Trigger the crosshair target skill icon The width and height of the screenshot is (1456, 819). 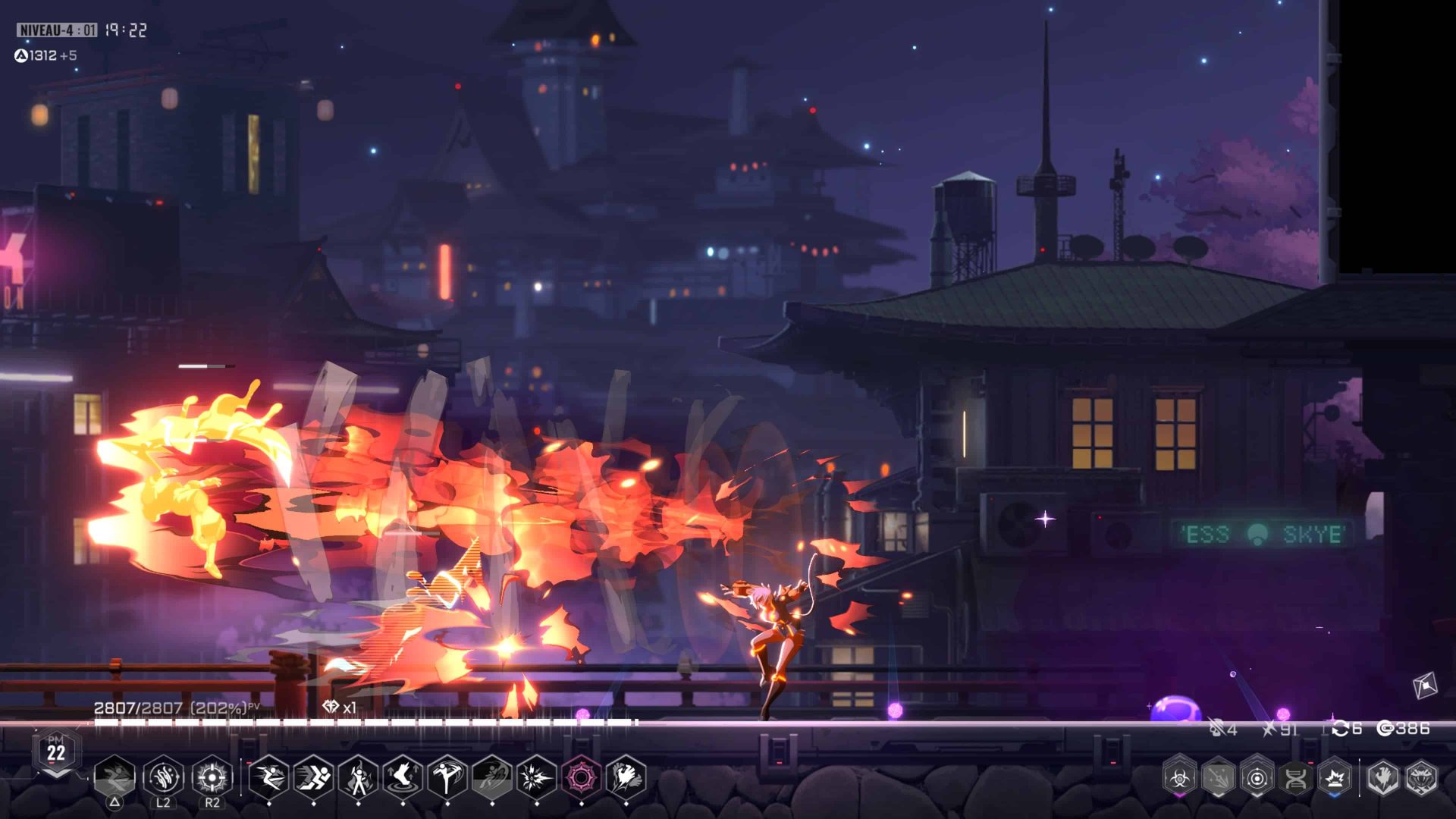212,777
